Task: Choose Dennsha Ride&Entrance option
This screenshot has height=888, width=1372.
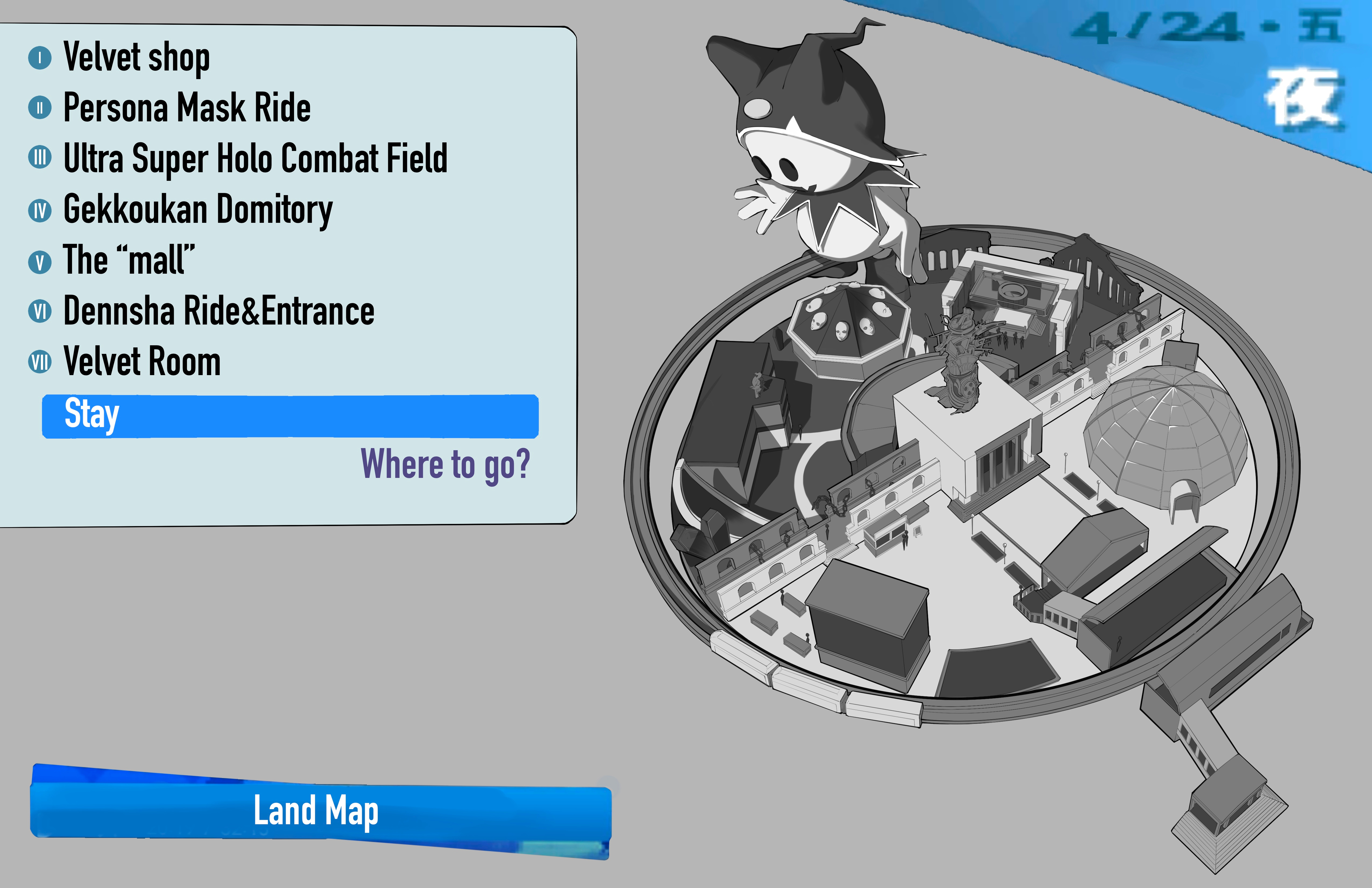Action: pyautogui.click(x=218, y=311)
